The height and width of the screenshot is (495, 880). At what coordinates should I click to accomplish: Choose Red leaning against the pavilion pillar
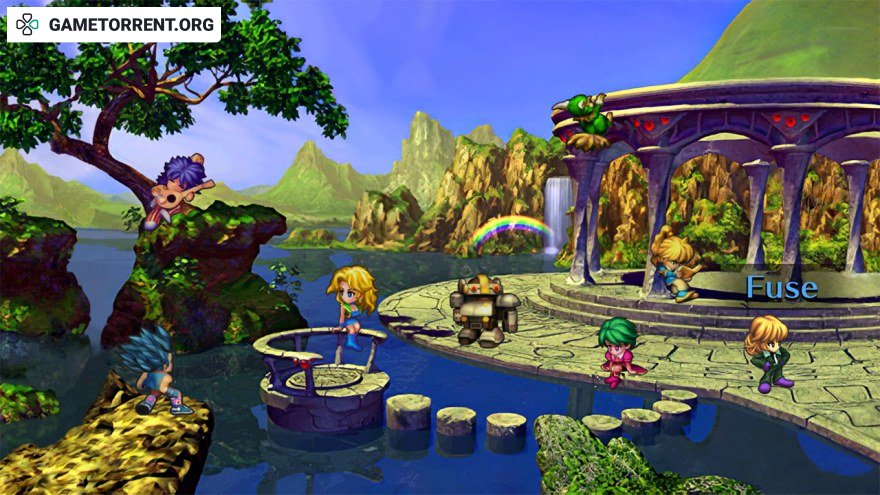point(673,262)
